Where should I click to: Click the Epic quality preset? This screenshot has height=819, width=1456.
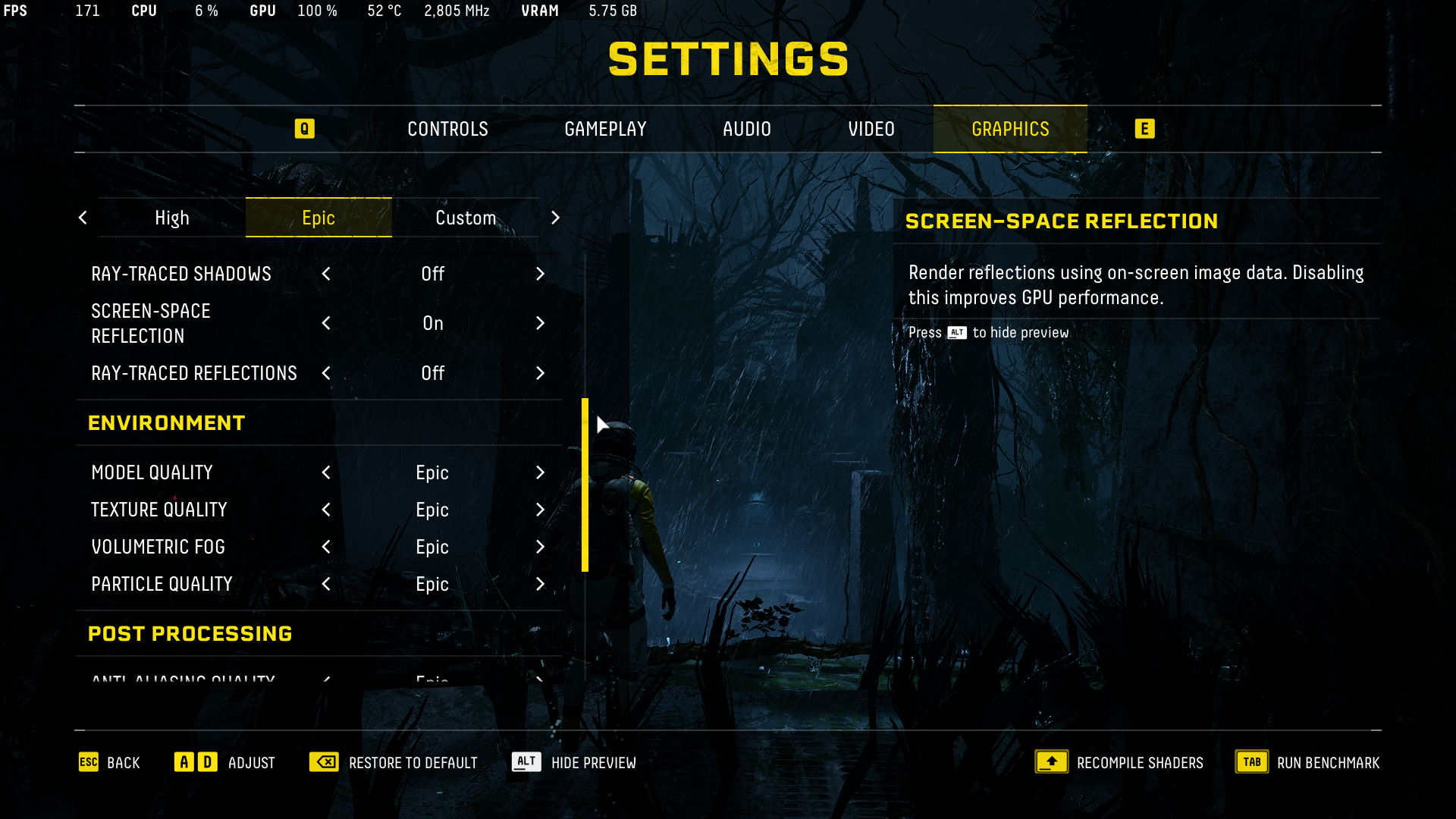pyautogui.click(x=318, y=218)
